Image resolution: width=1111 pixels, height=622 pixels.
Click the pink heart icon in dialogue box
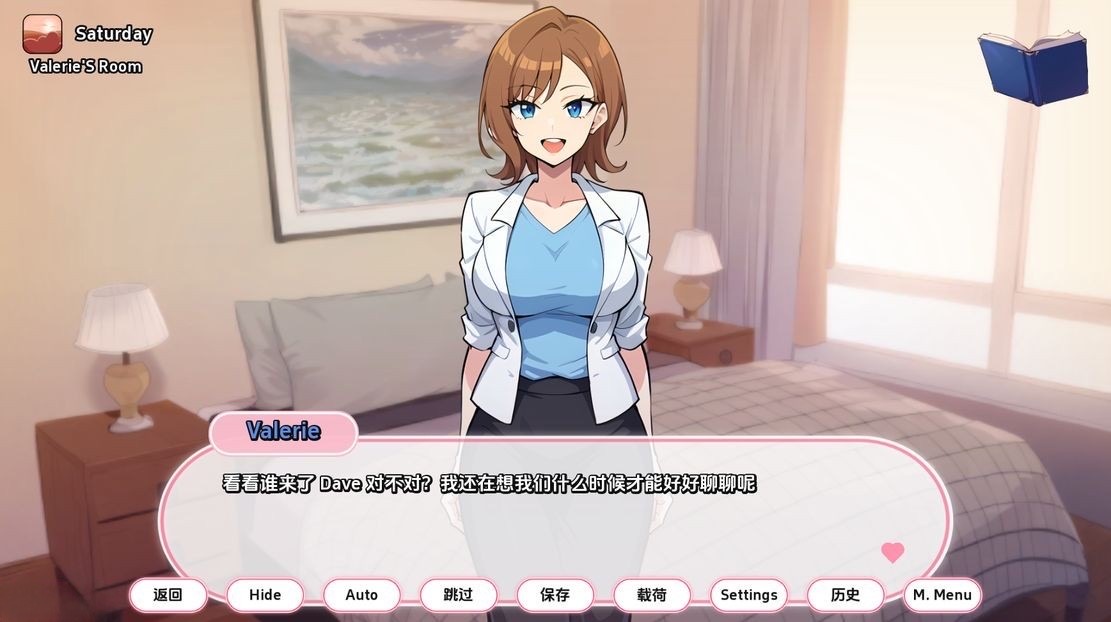point(893,552)
